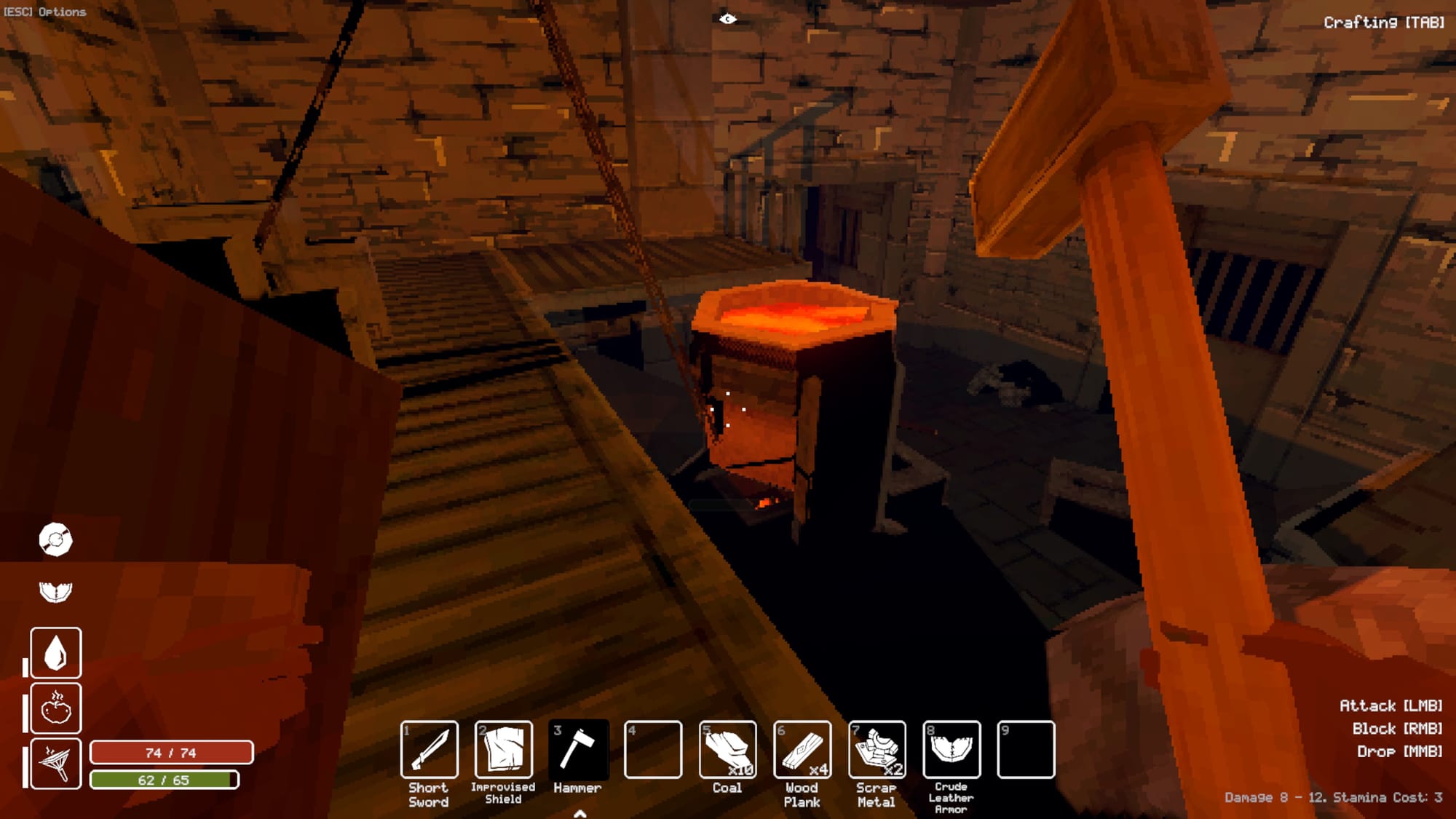Open the Crafting menu label

1383,23
